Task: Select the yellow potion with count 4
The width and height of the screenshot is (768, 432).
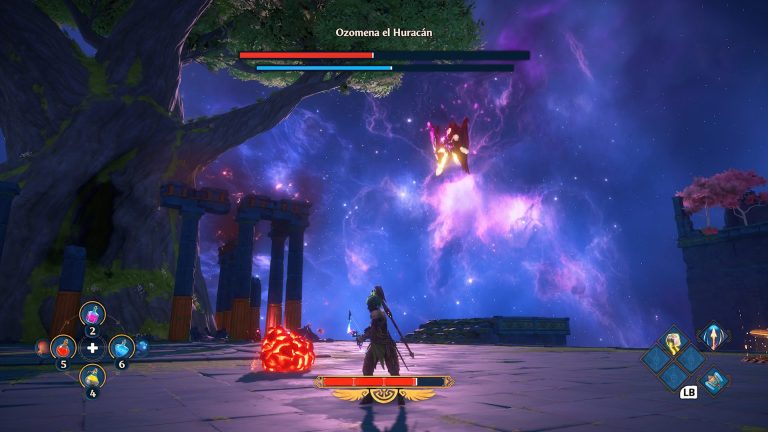Action: click(92, 377)
